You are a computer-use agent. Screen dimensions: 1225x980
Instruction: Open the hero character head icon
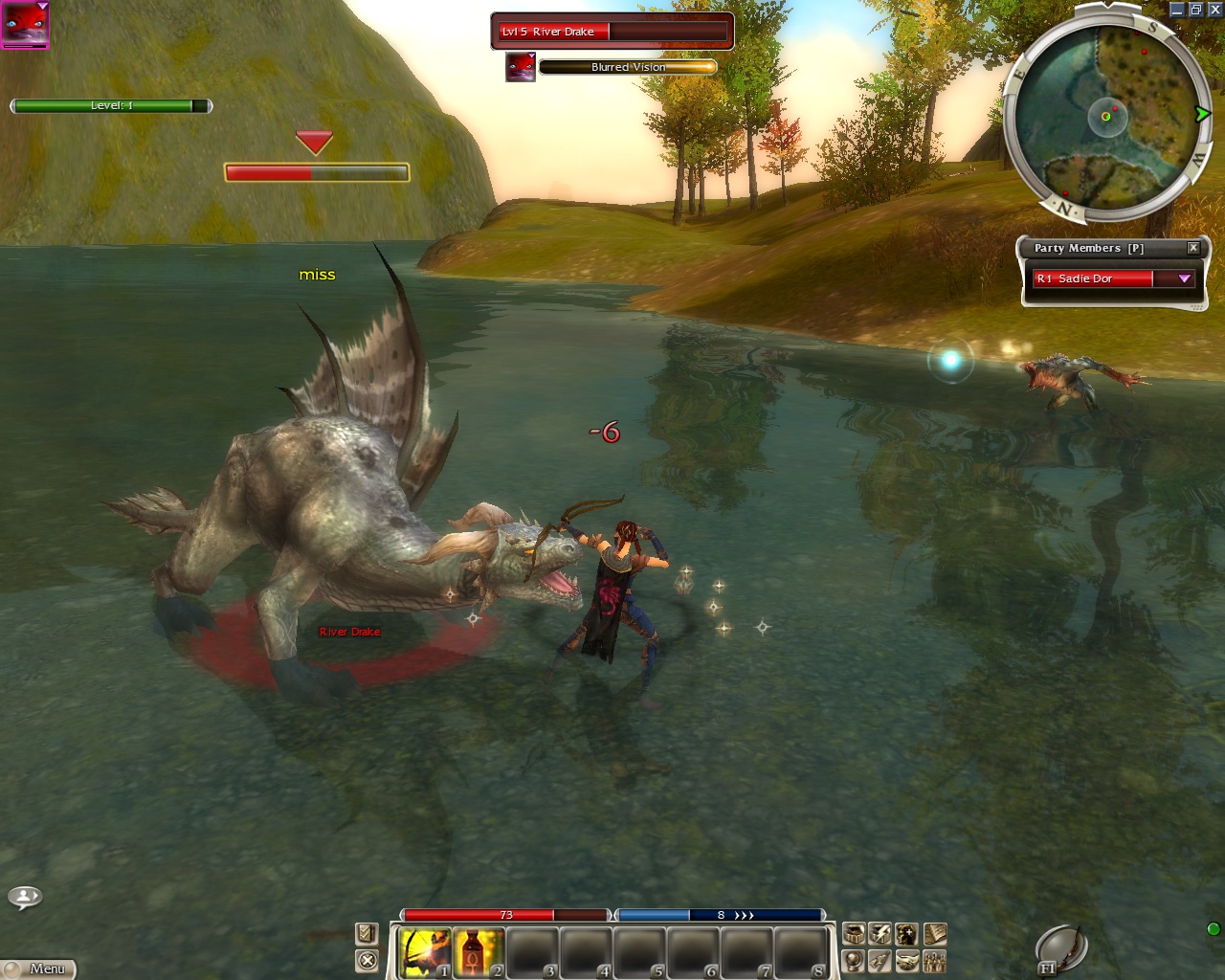click(907, 934)
